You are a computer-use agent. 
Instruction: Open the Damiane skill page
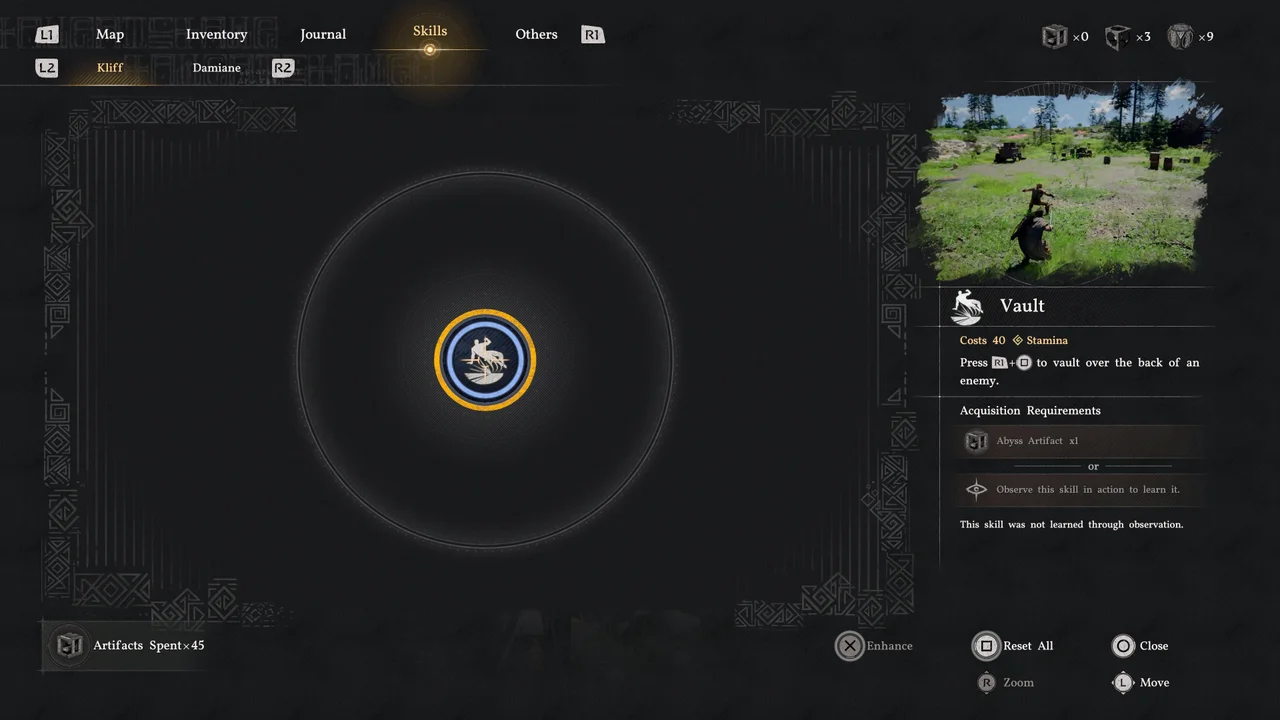coord(216,68)
